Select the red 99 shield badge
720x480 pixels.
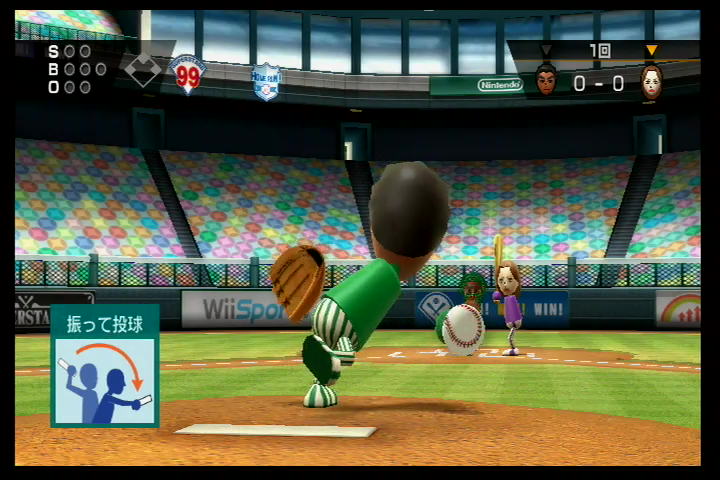188,74
